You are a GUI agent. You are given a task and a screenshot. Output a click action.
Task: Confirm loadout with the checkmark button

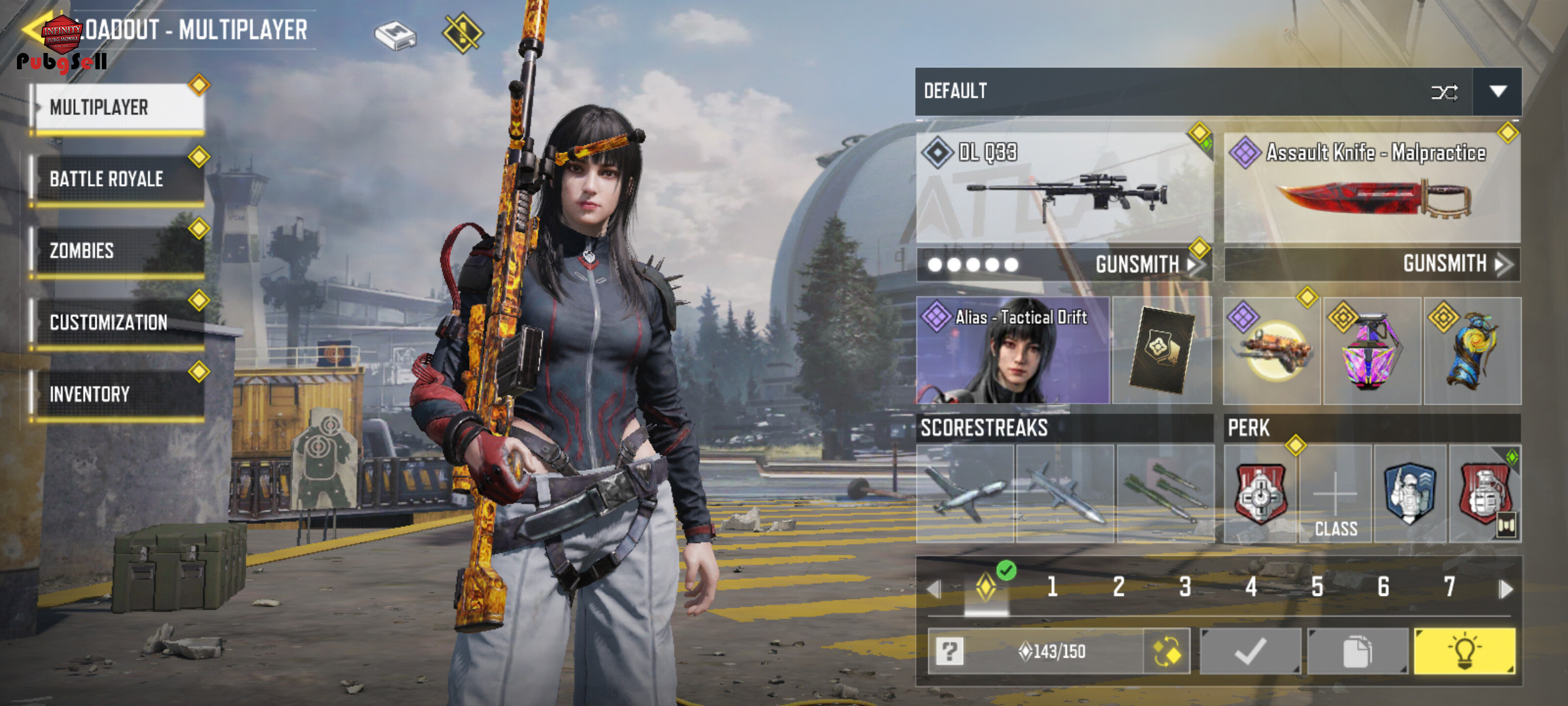[1250, 651]
